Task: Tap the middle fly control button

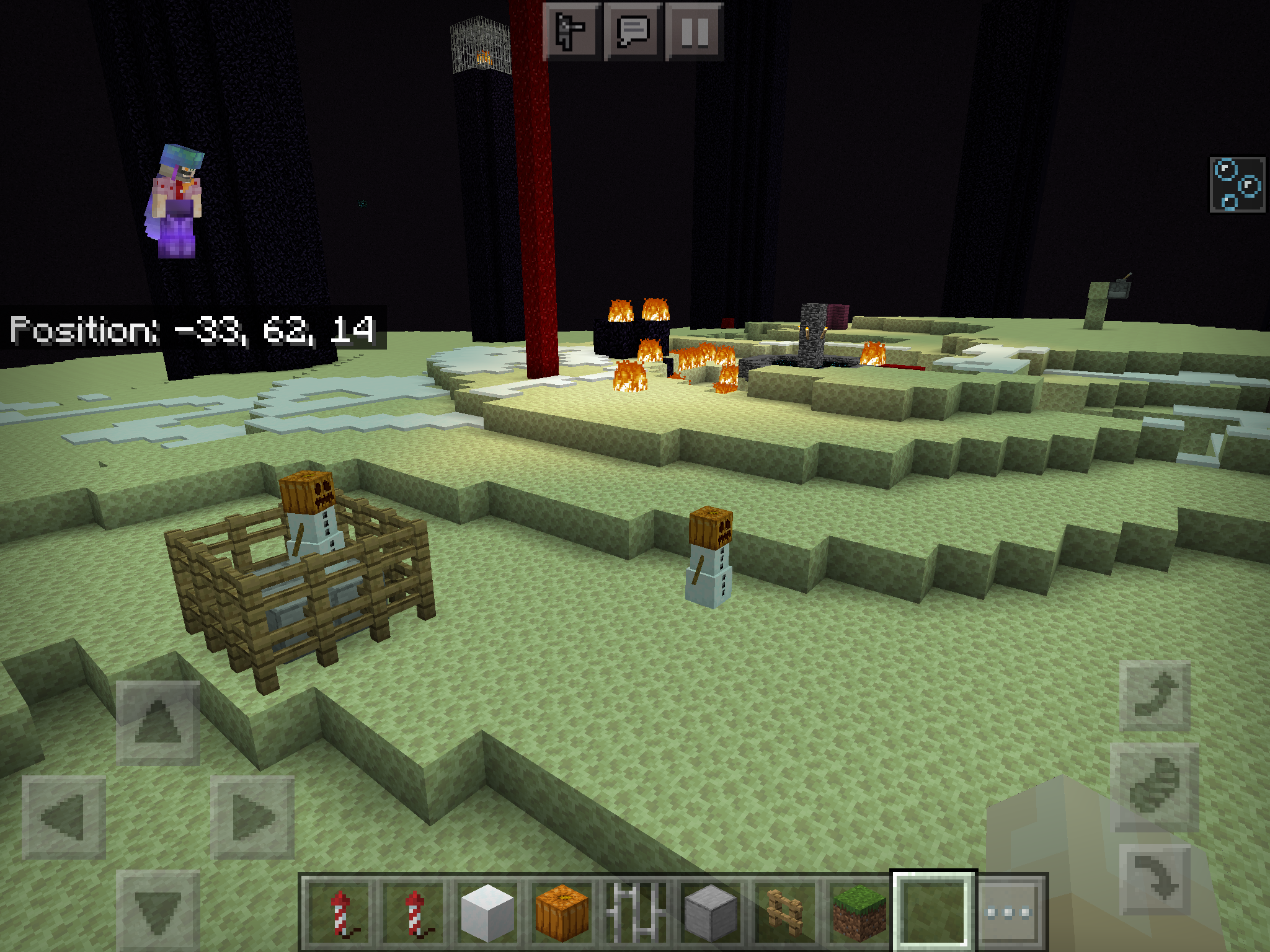Action: click(1155, 787)
